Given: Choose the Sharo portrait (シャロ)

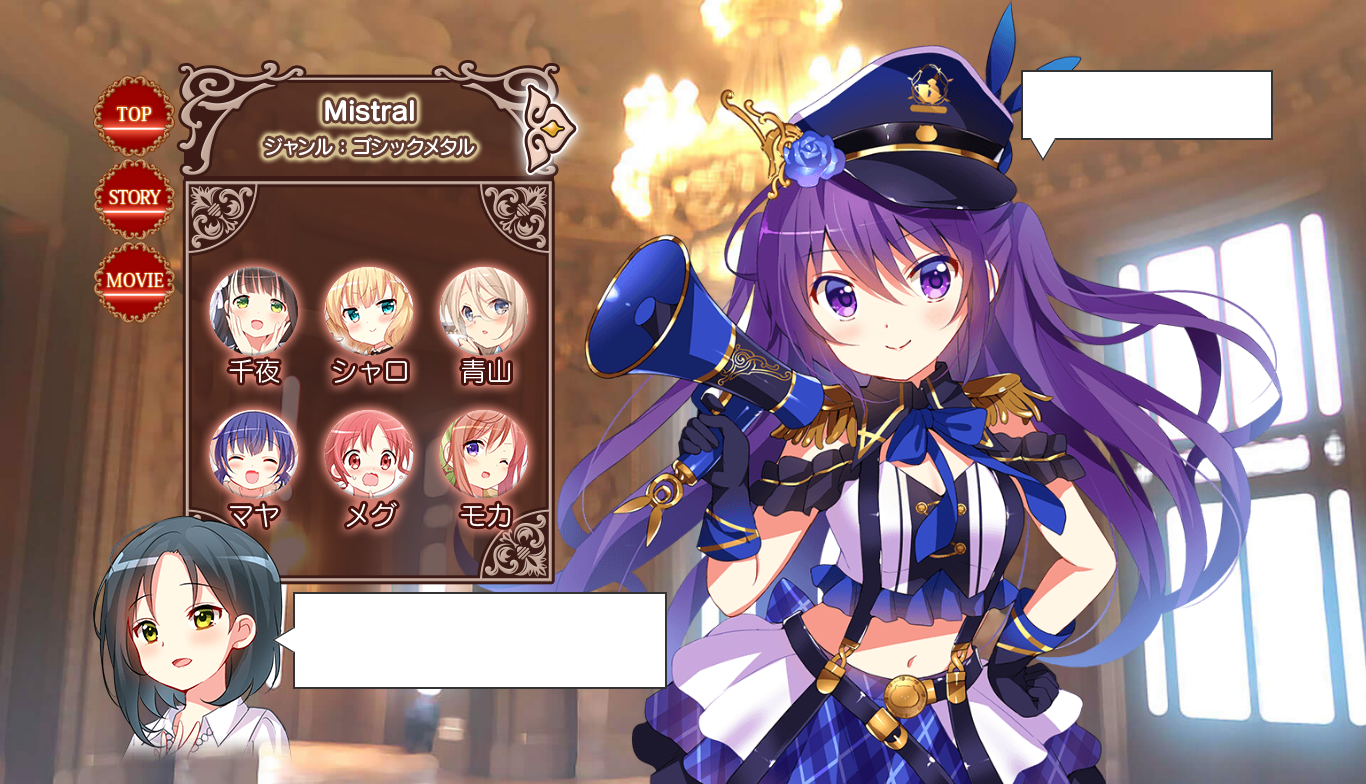Looking at the screenshot, I should click(369, 311).
